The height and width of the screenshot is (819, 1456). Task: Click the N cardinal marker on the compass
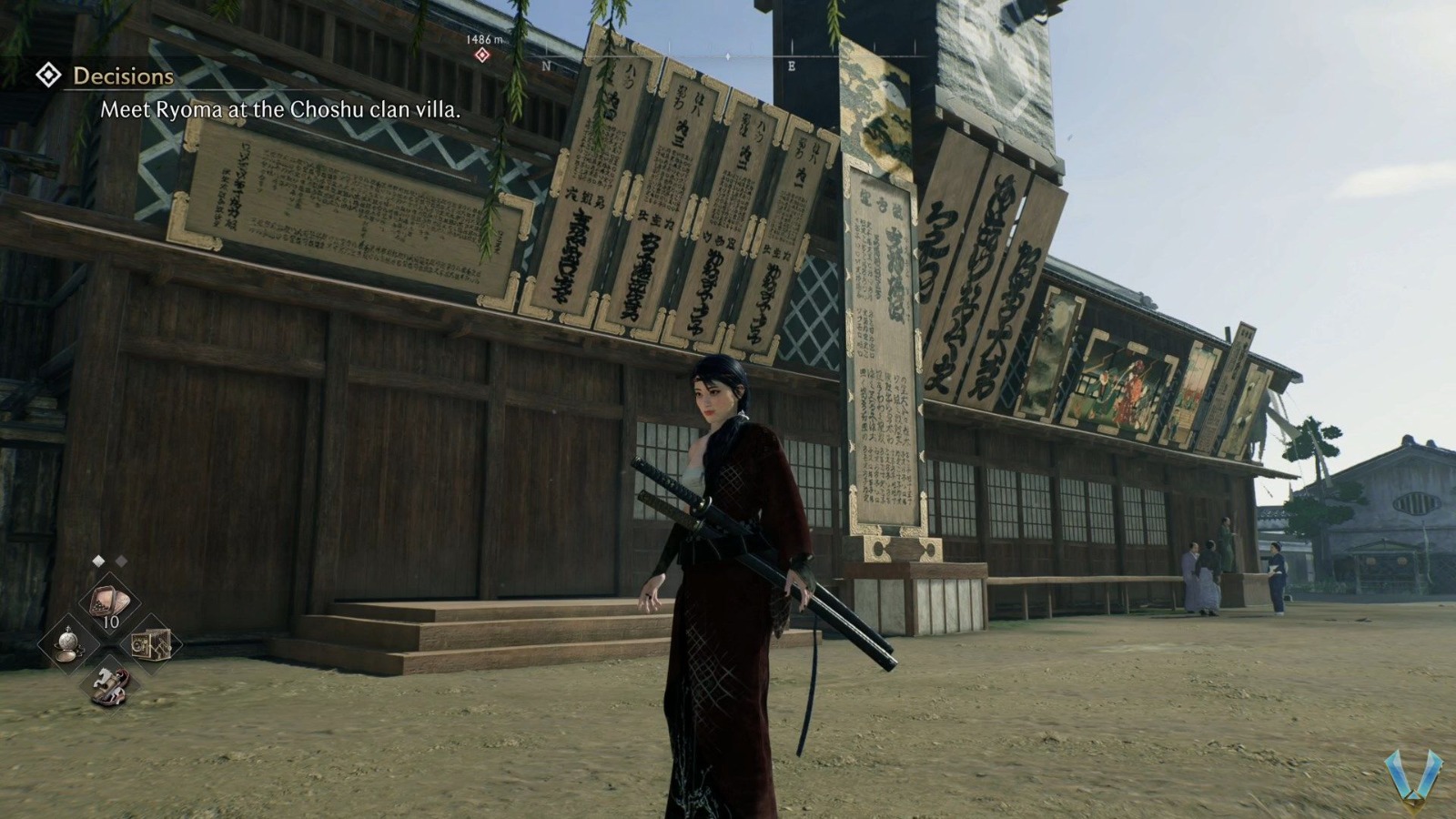click(546, 66)
